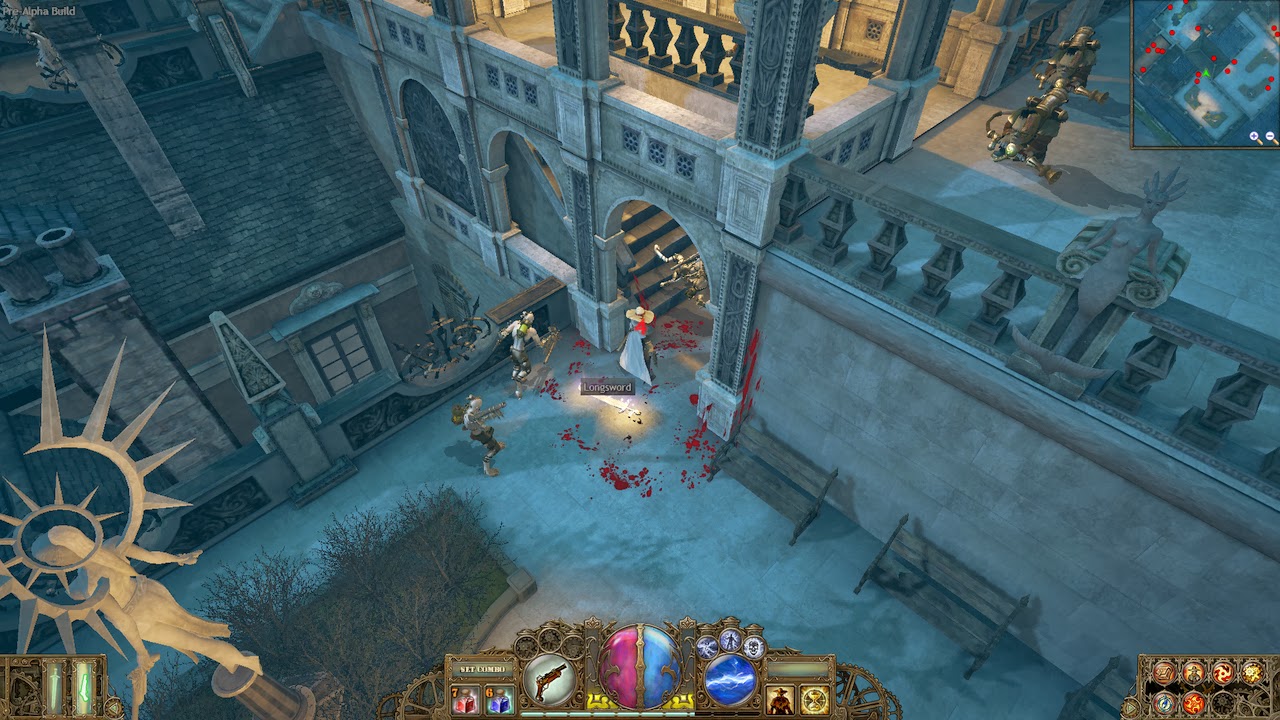Open the skills red swirl icon
The width and height of the screenshot is (1280, 720).
point(1223,672)
